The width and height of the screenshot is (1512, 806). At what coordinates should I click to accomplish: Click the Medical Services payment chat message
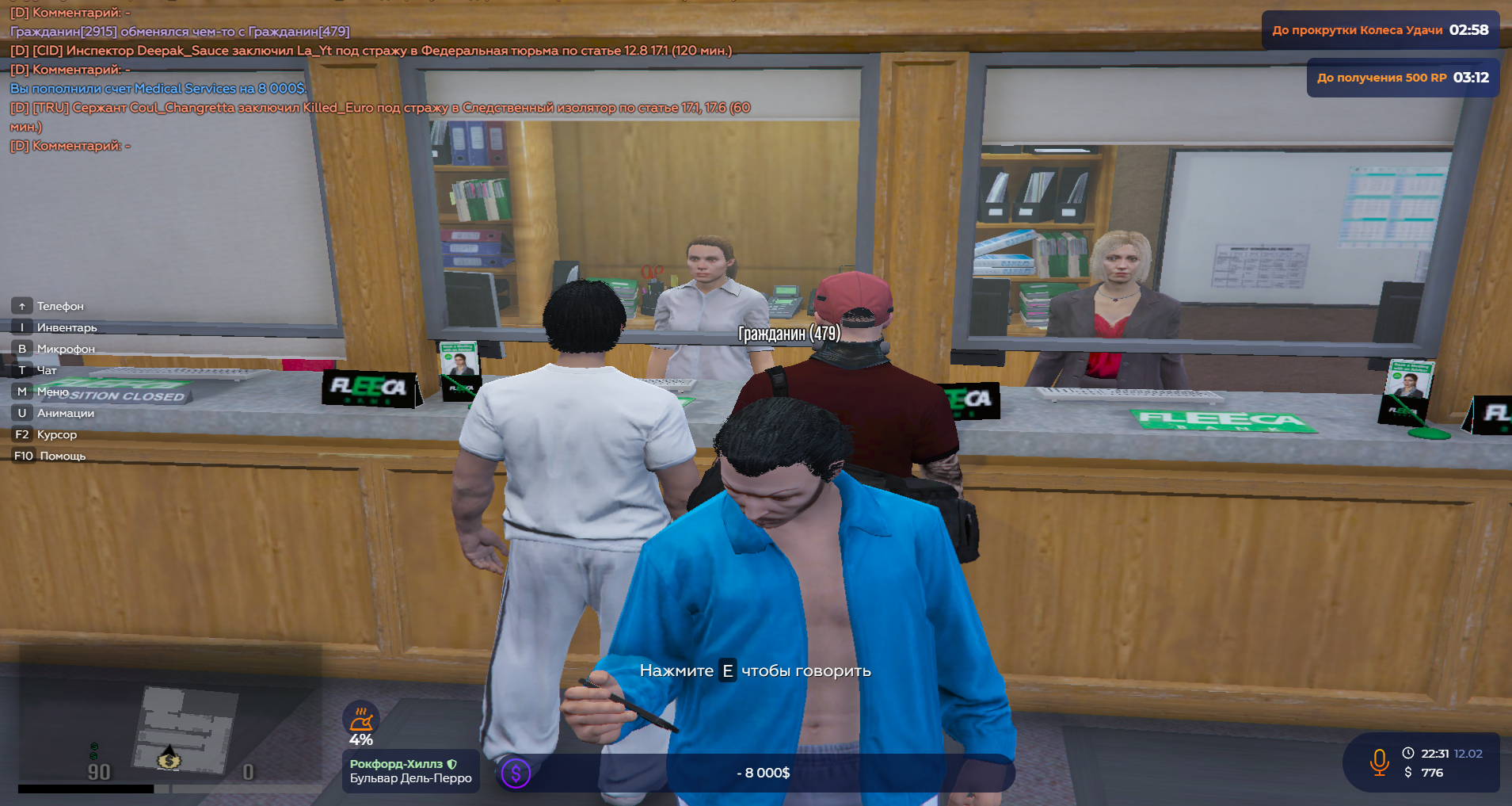tap(158, 89)
